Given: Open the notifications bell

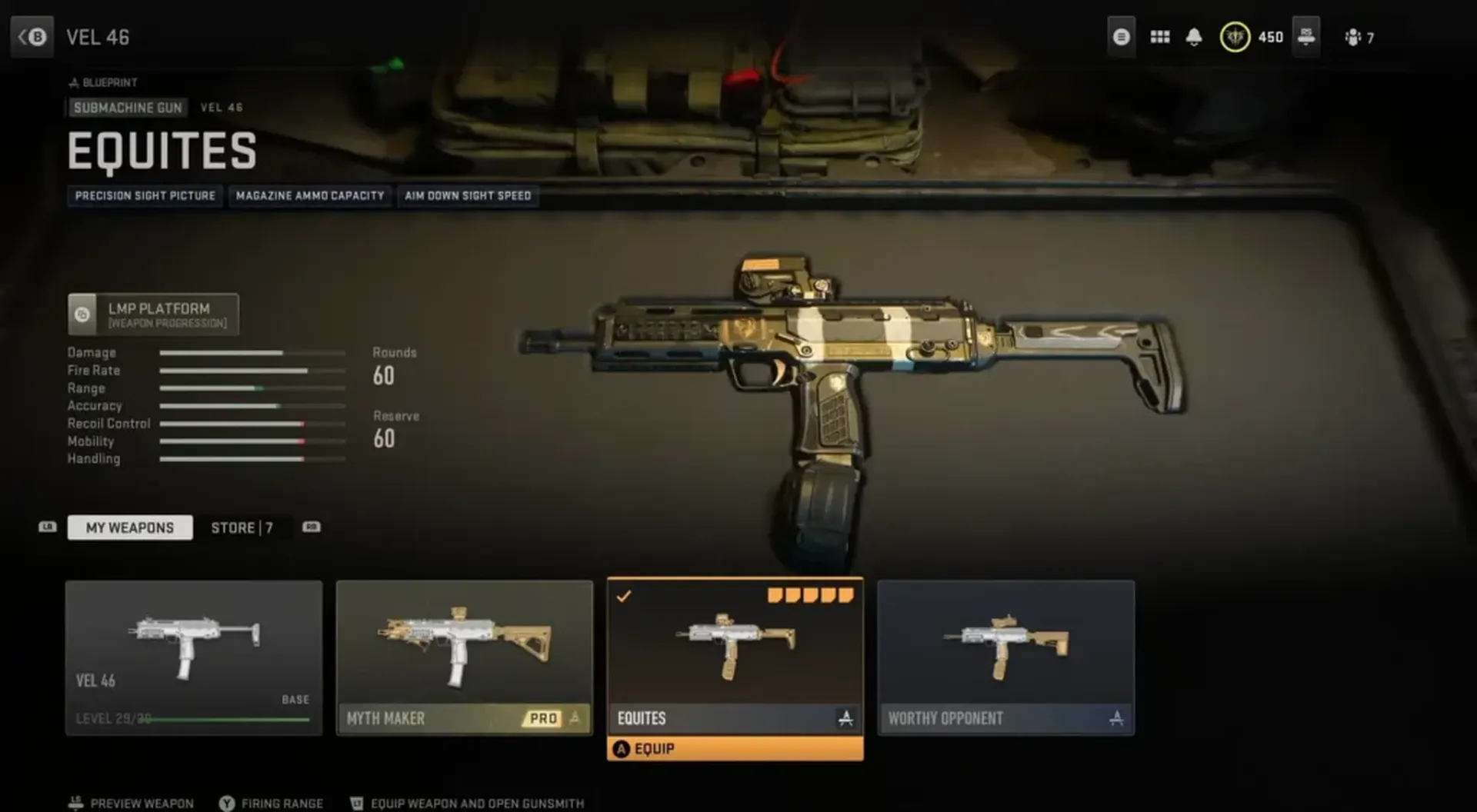Looking at the screenshot, I should click(1194, 37).
